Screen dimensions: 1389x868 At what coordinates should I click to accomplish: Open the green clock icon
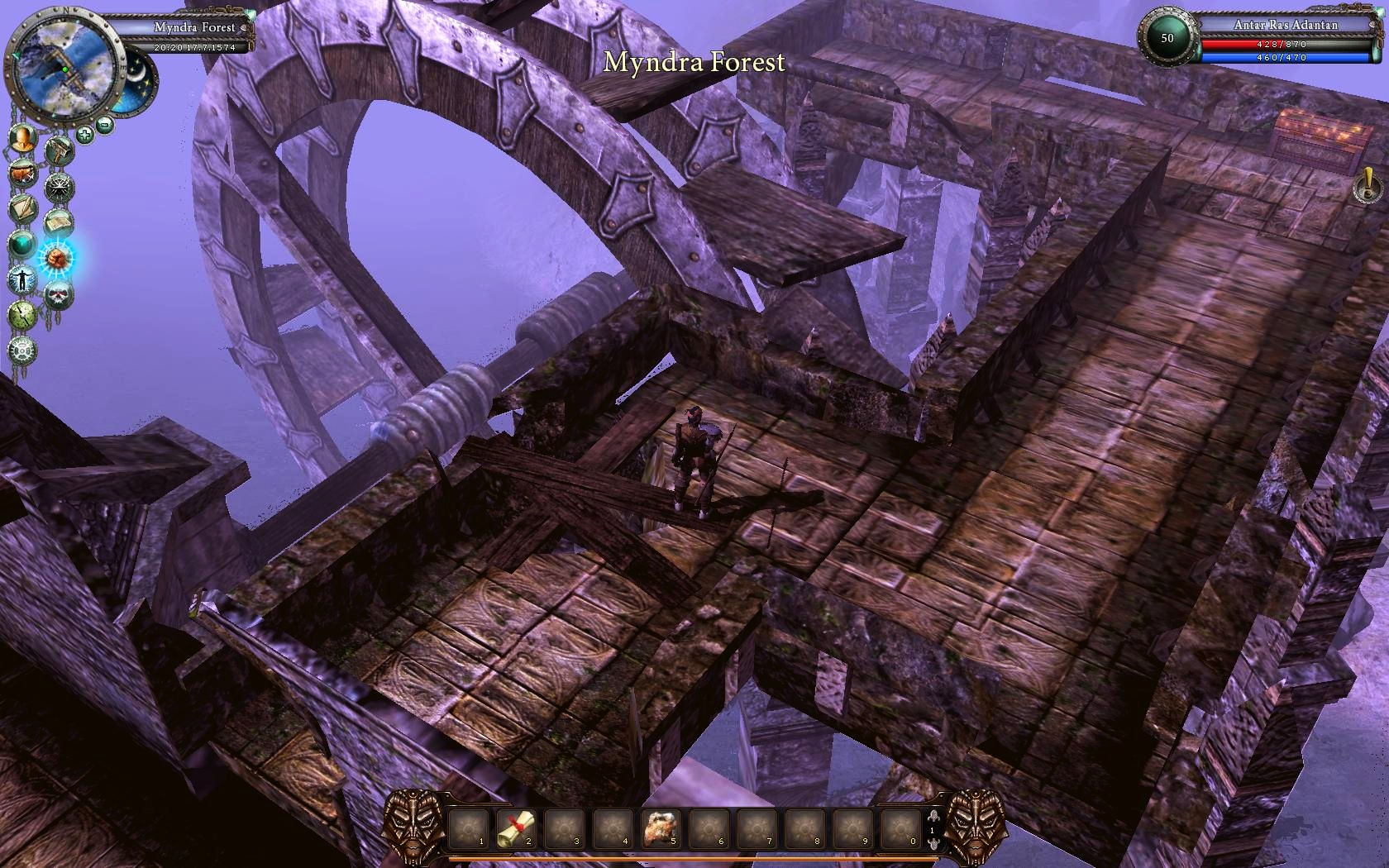21,314
